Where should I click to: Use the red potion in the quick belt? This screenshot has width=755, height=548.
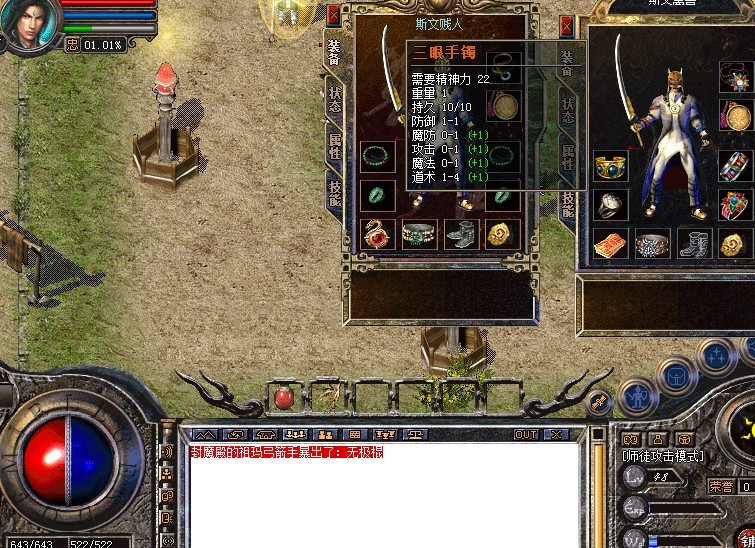pos(283,398)
